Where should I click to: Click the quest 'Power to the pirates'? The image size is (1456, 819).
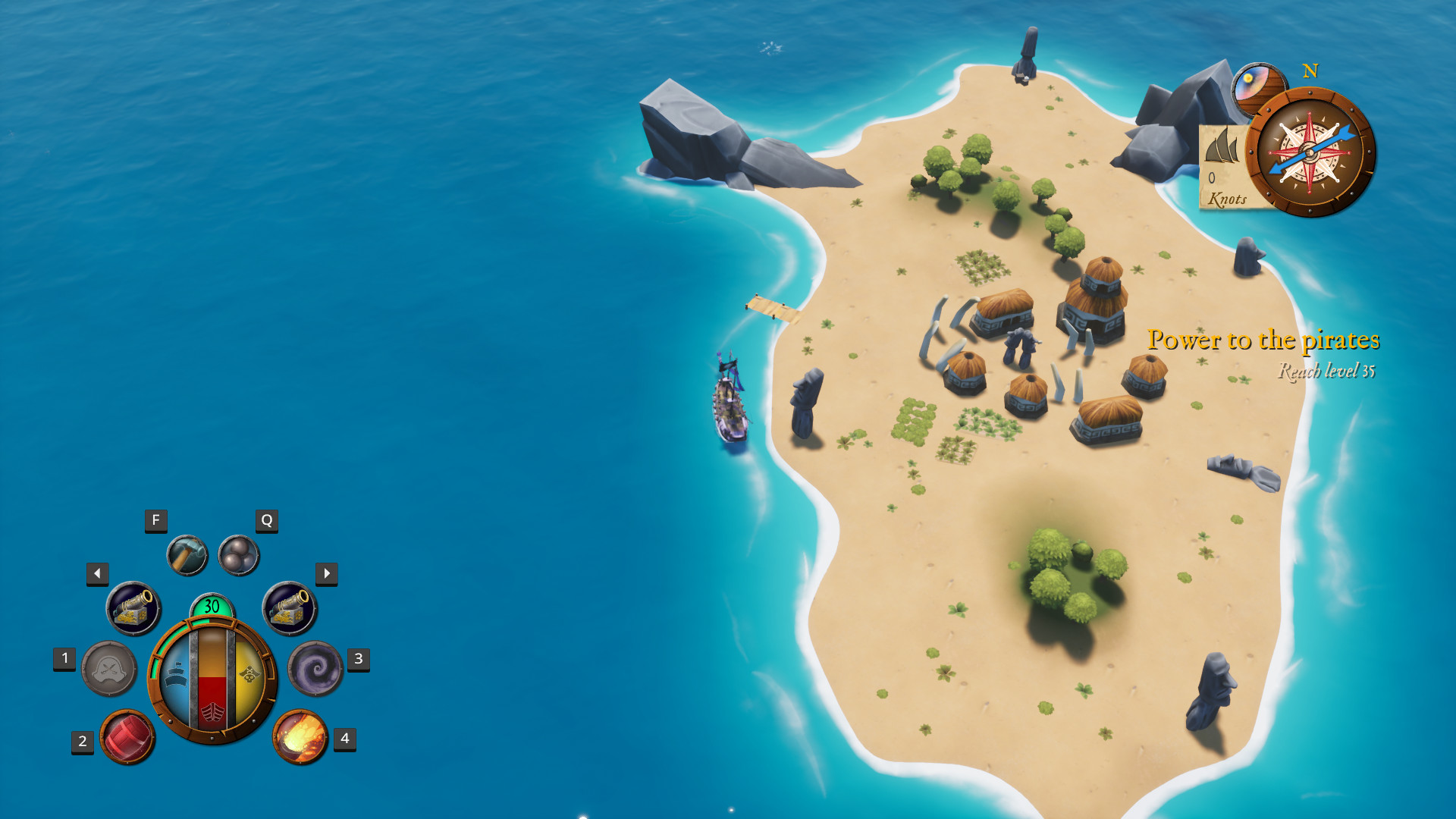(x=1264, y=341)
